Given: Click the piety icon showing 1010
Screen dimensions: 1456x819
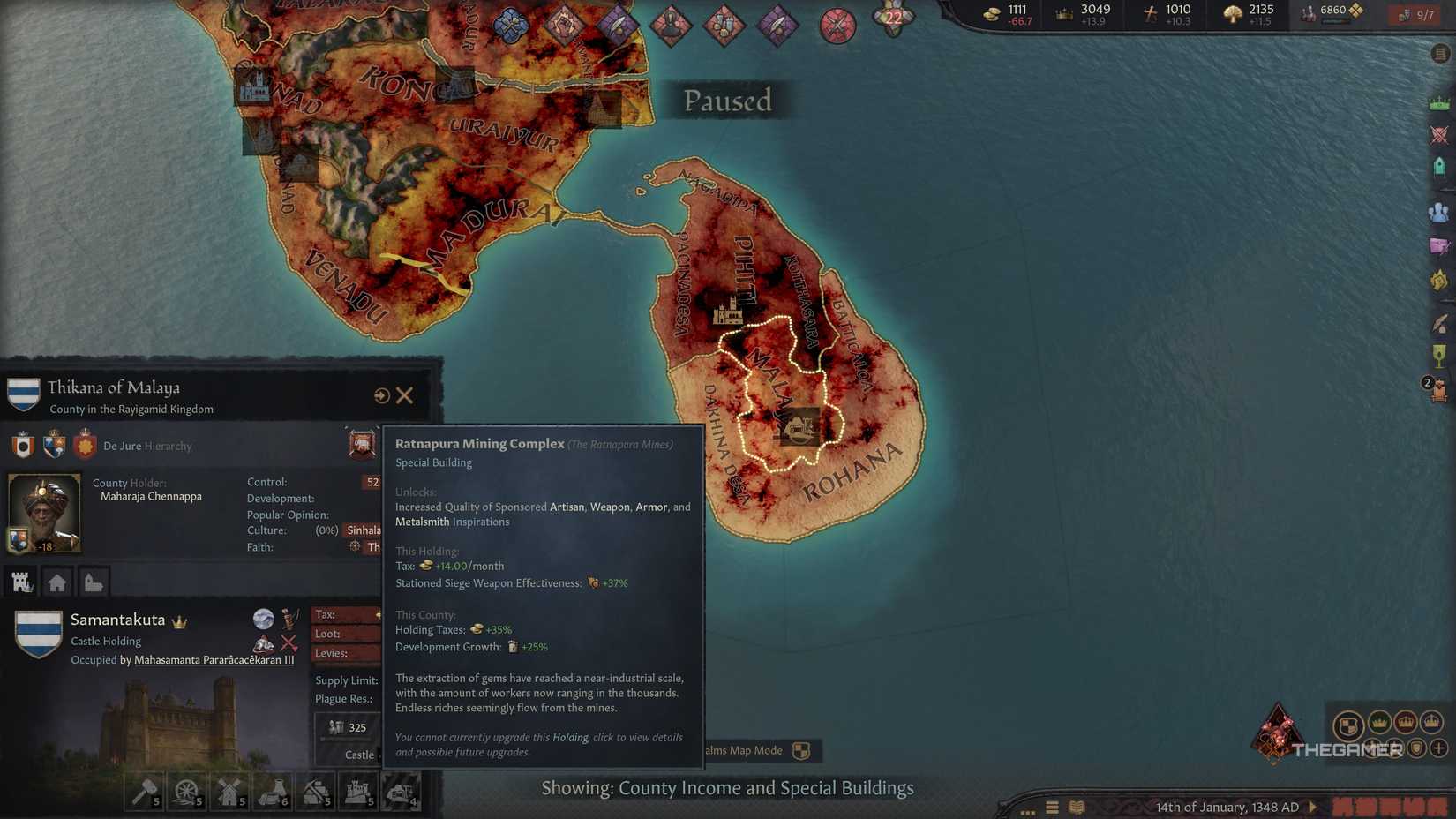Looking at the screenshot, I should point(1152,14).
